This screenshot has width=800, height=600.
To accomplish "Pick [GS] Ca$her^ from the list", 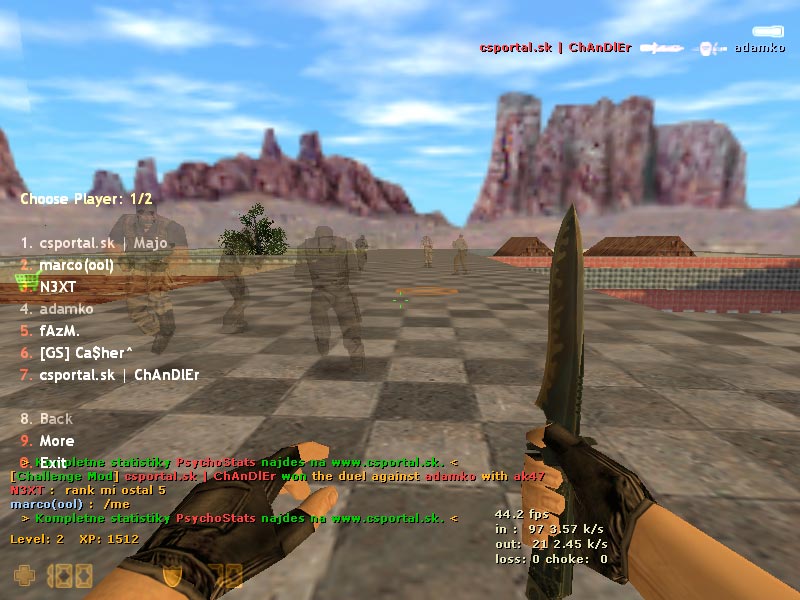I will (87, 353).
